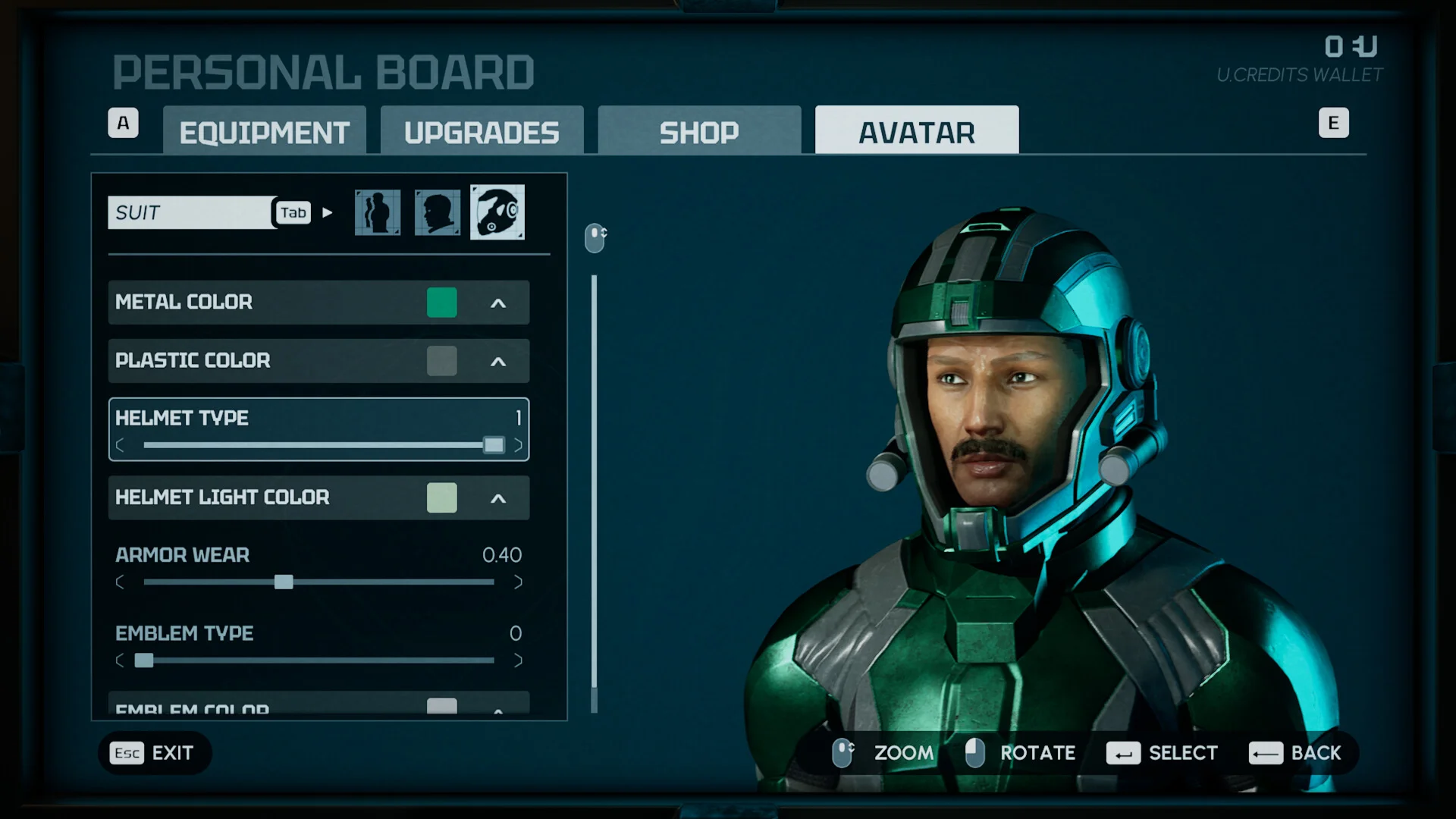Viewport: 1456px width, 819px height.
Task: Expand the Plastic Color row arrow
Action: [498, 362]
